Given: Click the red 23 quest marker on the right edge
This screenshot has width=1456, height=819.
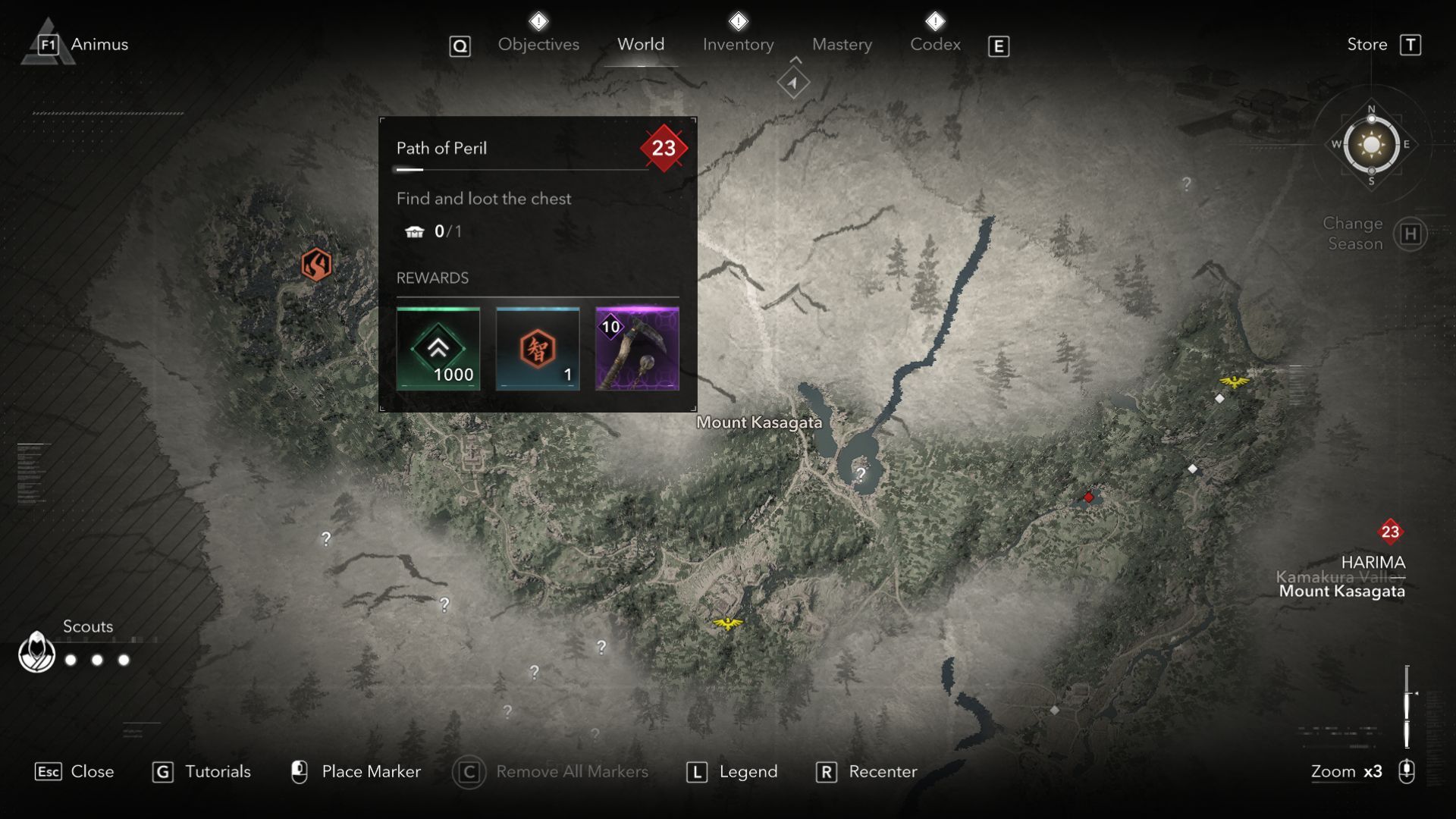Looking at the screenshot, I should (1390, 532).
